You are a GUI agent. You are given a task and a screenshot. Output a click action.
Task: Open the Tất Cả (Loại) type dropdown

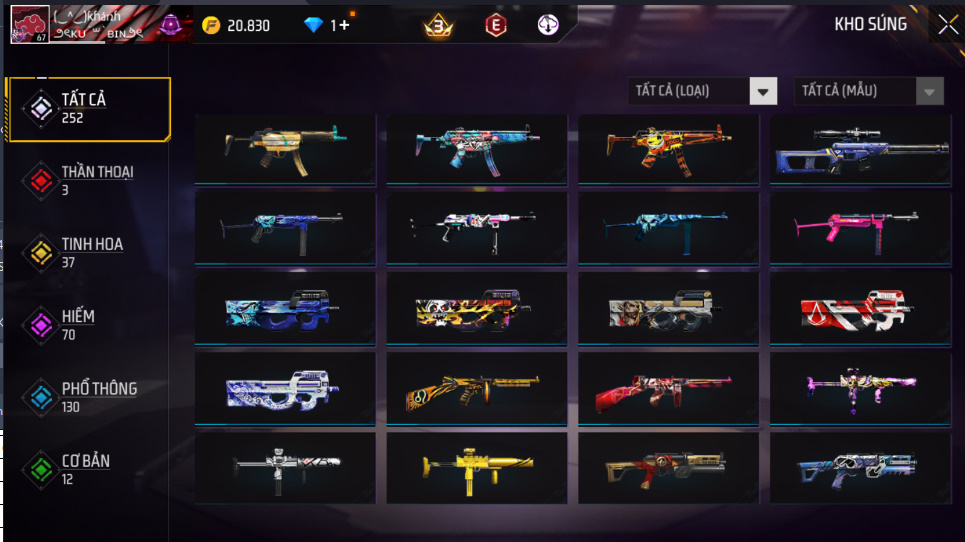coord(703,91)
